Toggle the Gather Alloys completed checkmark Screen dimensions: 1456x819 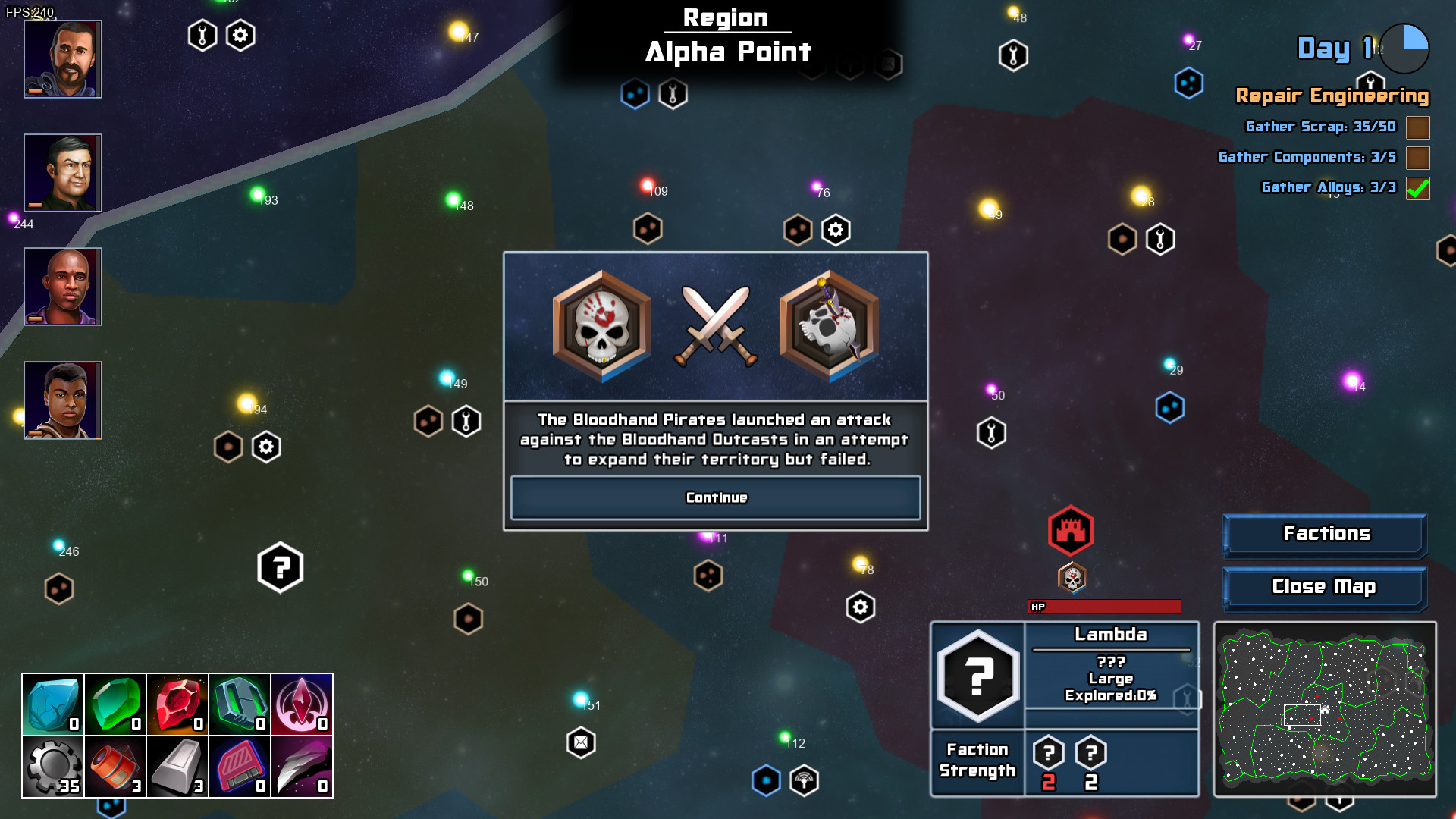[1419, 187]
